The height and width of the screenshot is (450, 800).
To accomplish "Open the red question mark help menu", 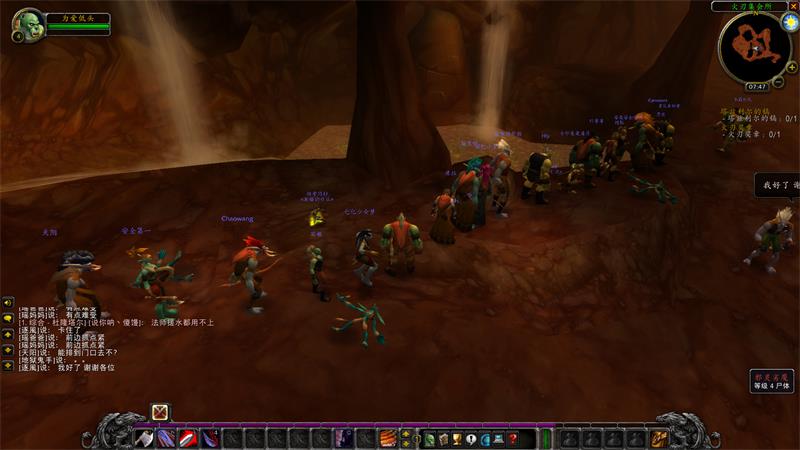I will point(513,438).
